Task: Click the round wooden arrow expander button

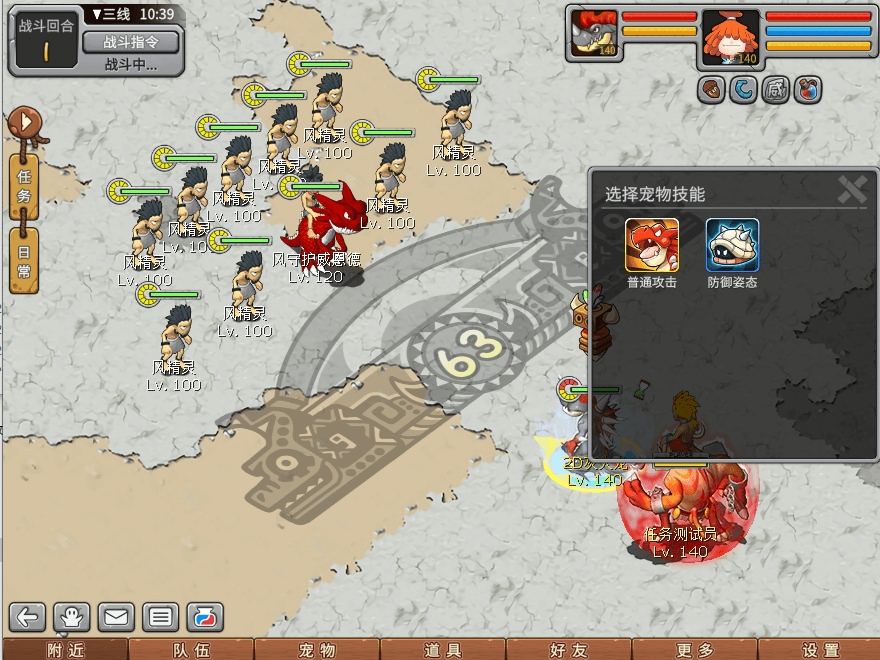Action: coord(23,124)
